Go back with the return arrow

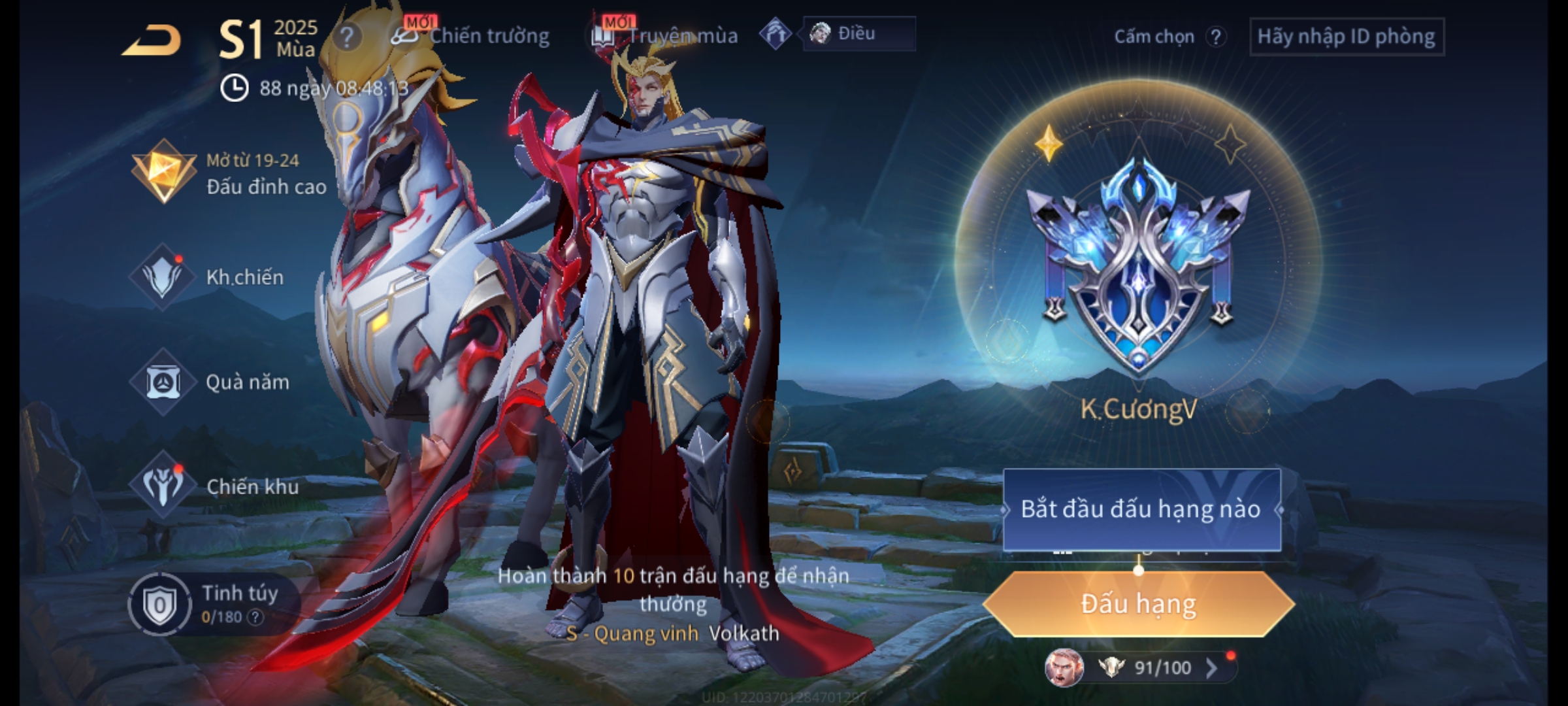pyautogui.click(x=152, y=41)
